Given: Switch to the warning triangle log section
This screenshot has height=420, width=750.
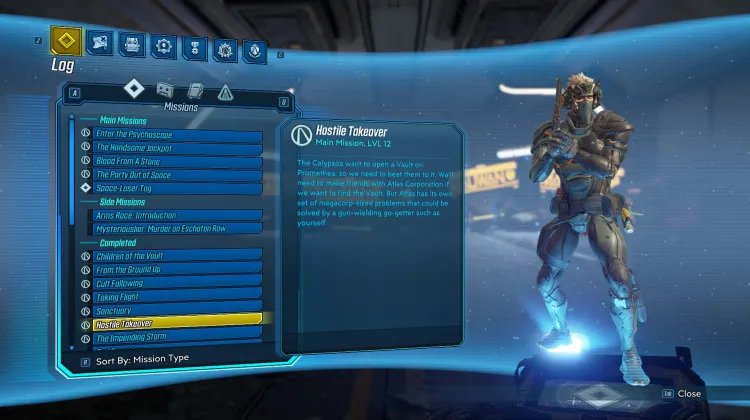Looking at the screenshot, I should [225, 91].
